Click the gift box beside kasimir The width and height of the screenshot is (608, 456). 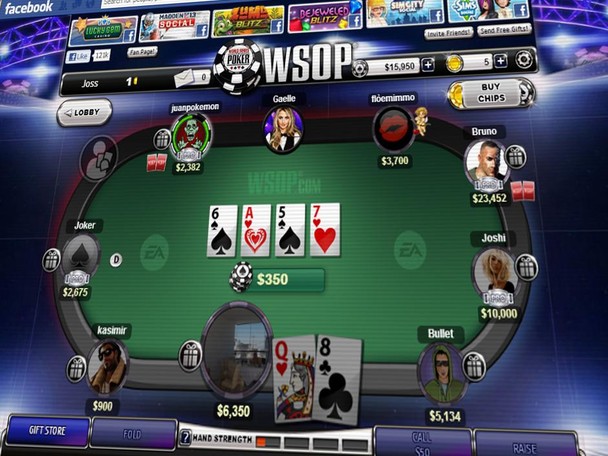click(76, 368)
